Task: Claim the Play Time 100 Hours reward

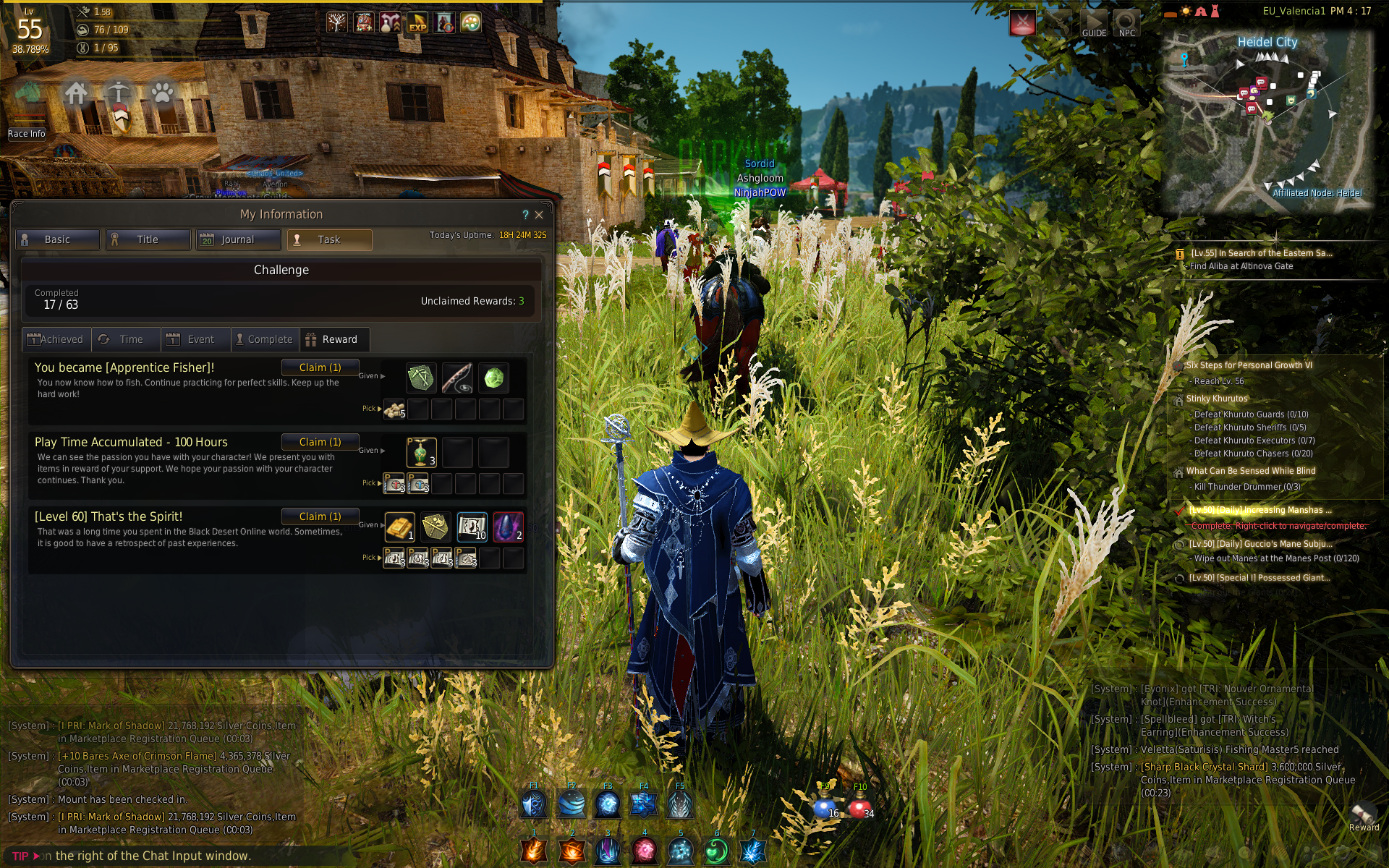Action: coord(320,442)
